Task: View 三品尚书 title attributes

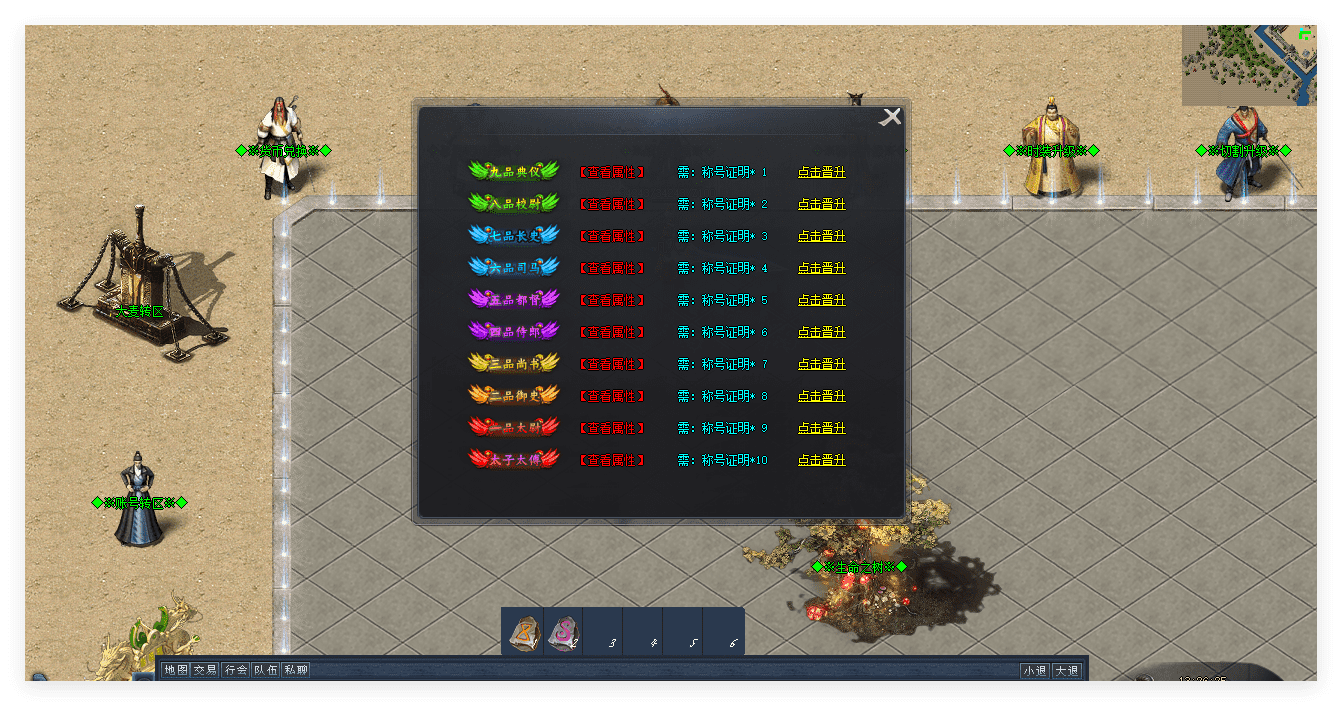Action: coord(612,364)
